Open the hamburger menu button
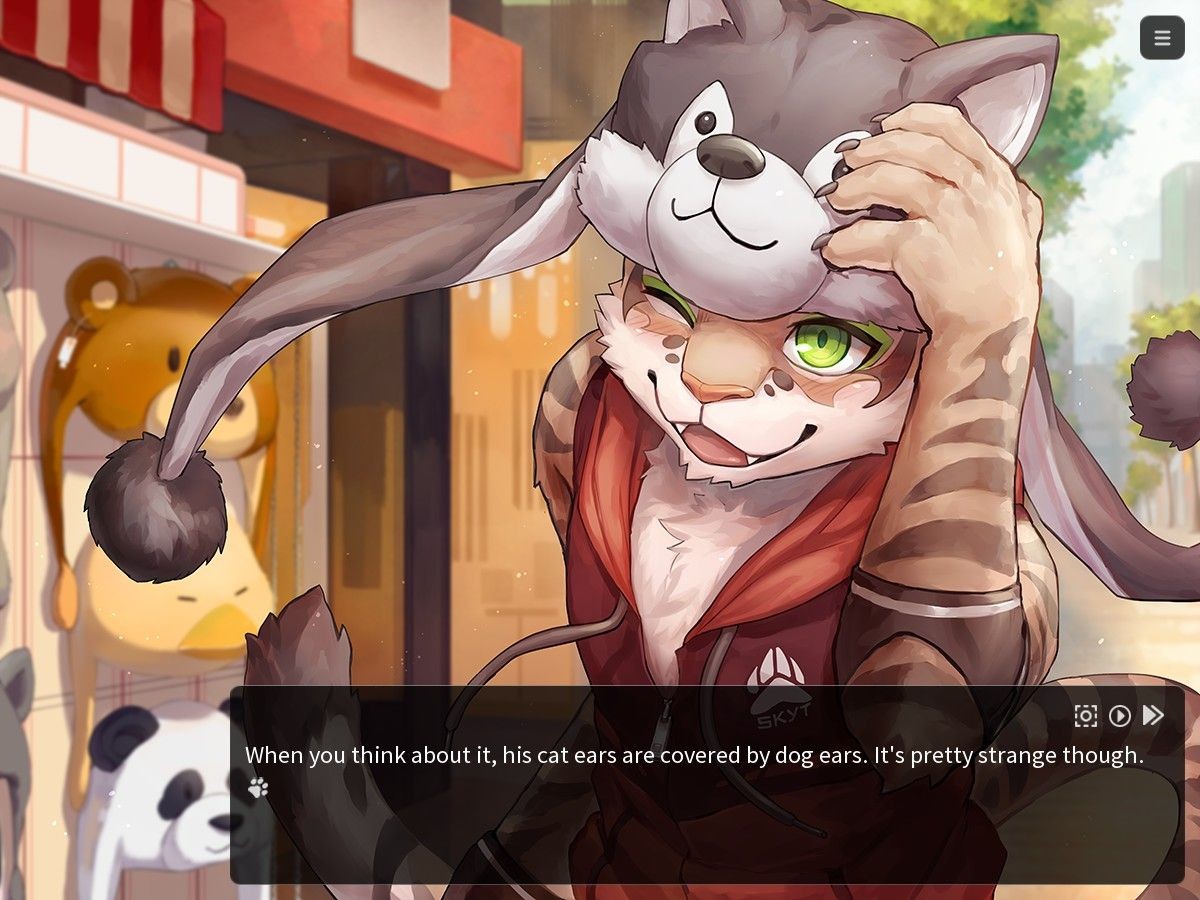Image resolution: width=1200 pixels, height=900 pixels. tap(1162, 38)
